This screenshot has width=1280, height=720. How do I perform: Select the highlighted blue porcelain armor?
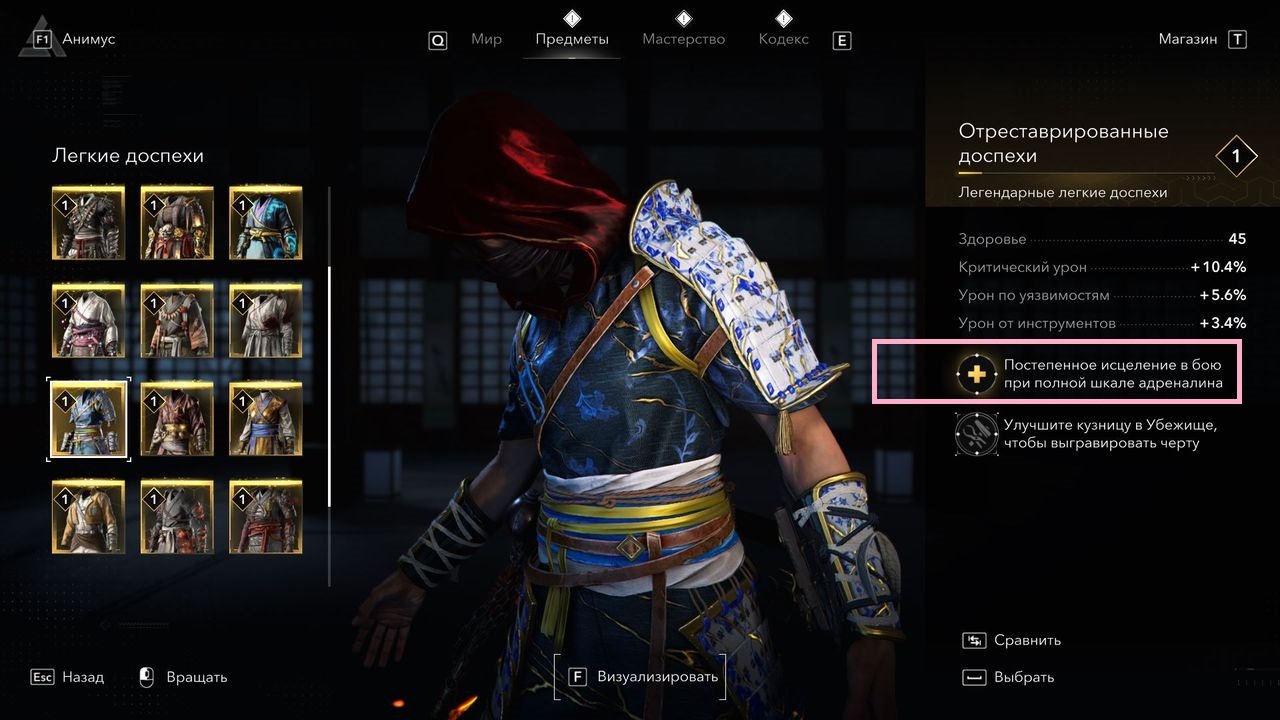89,419
